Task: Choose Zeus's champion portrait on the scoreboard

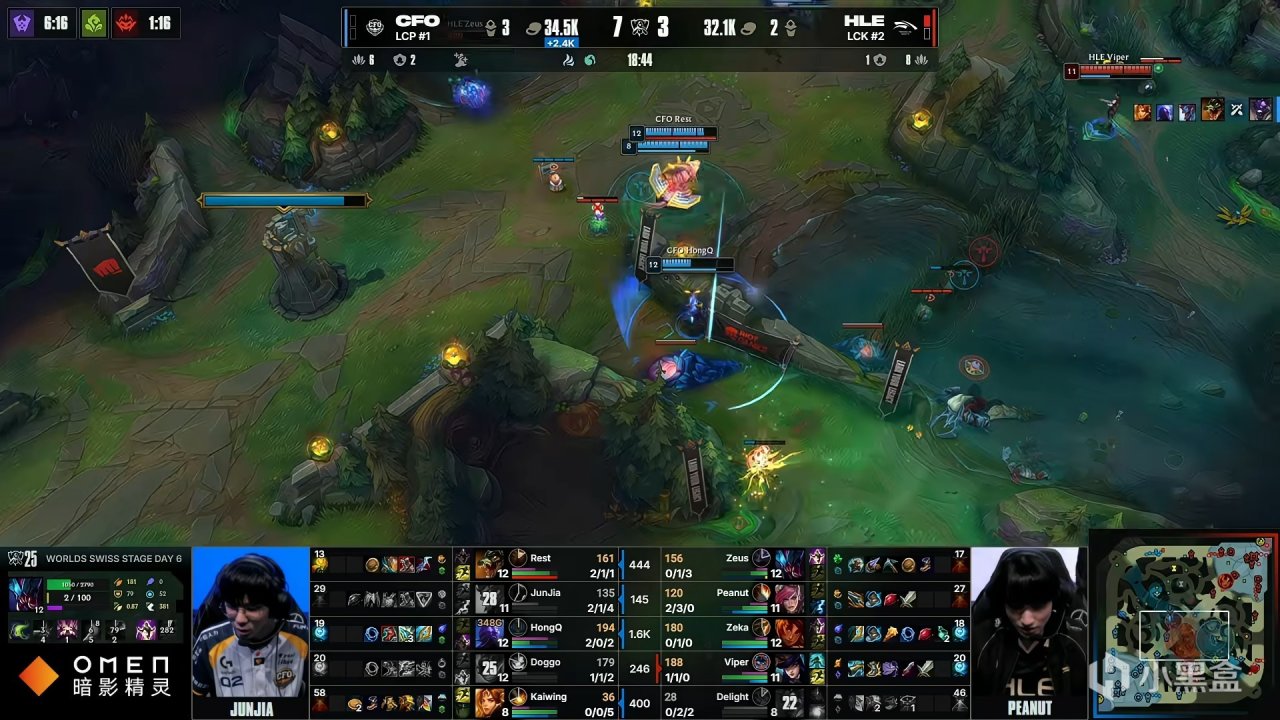Action: point(787,564)
